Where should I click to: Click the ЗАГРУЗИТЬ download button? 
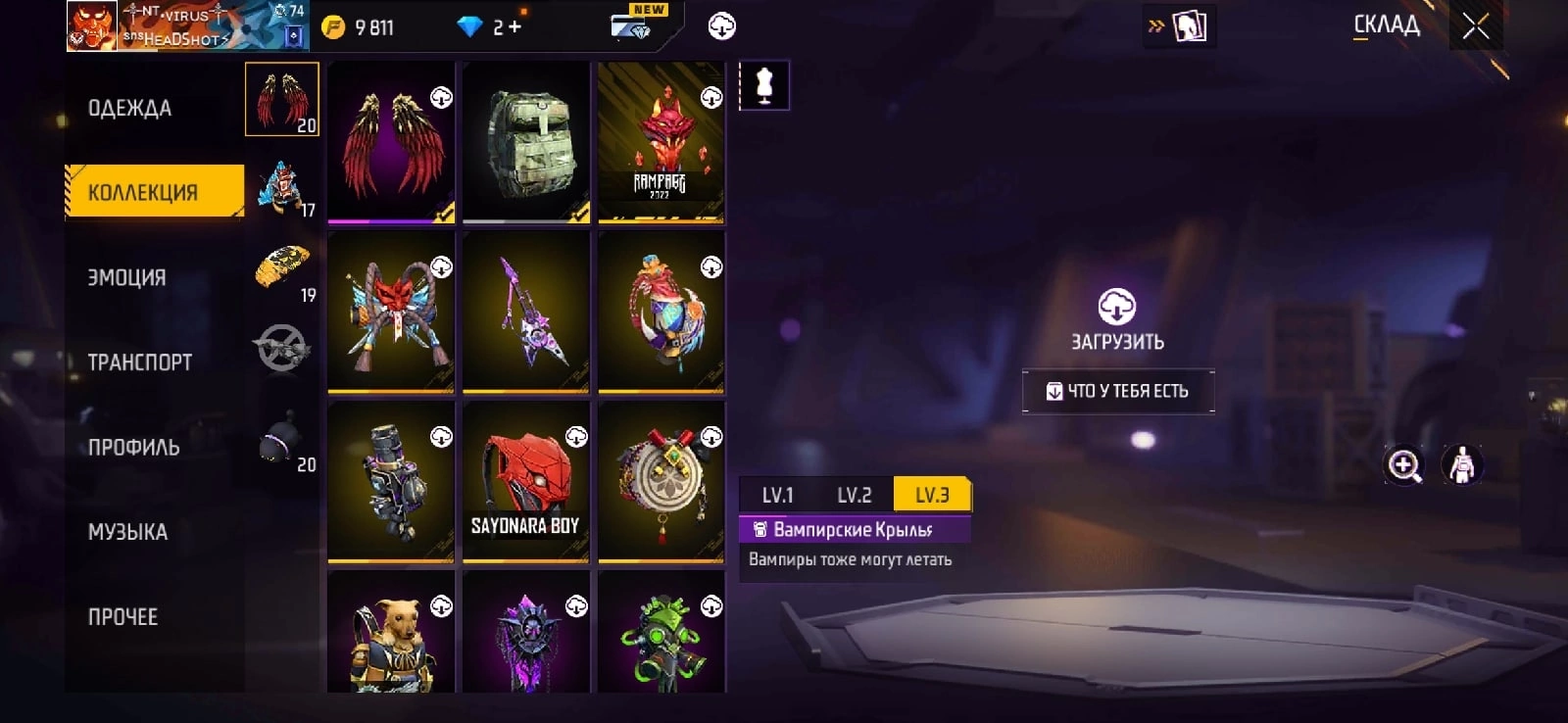click(x=1117, y=319)
